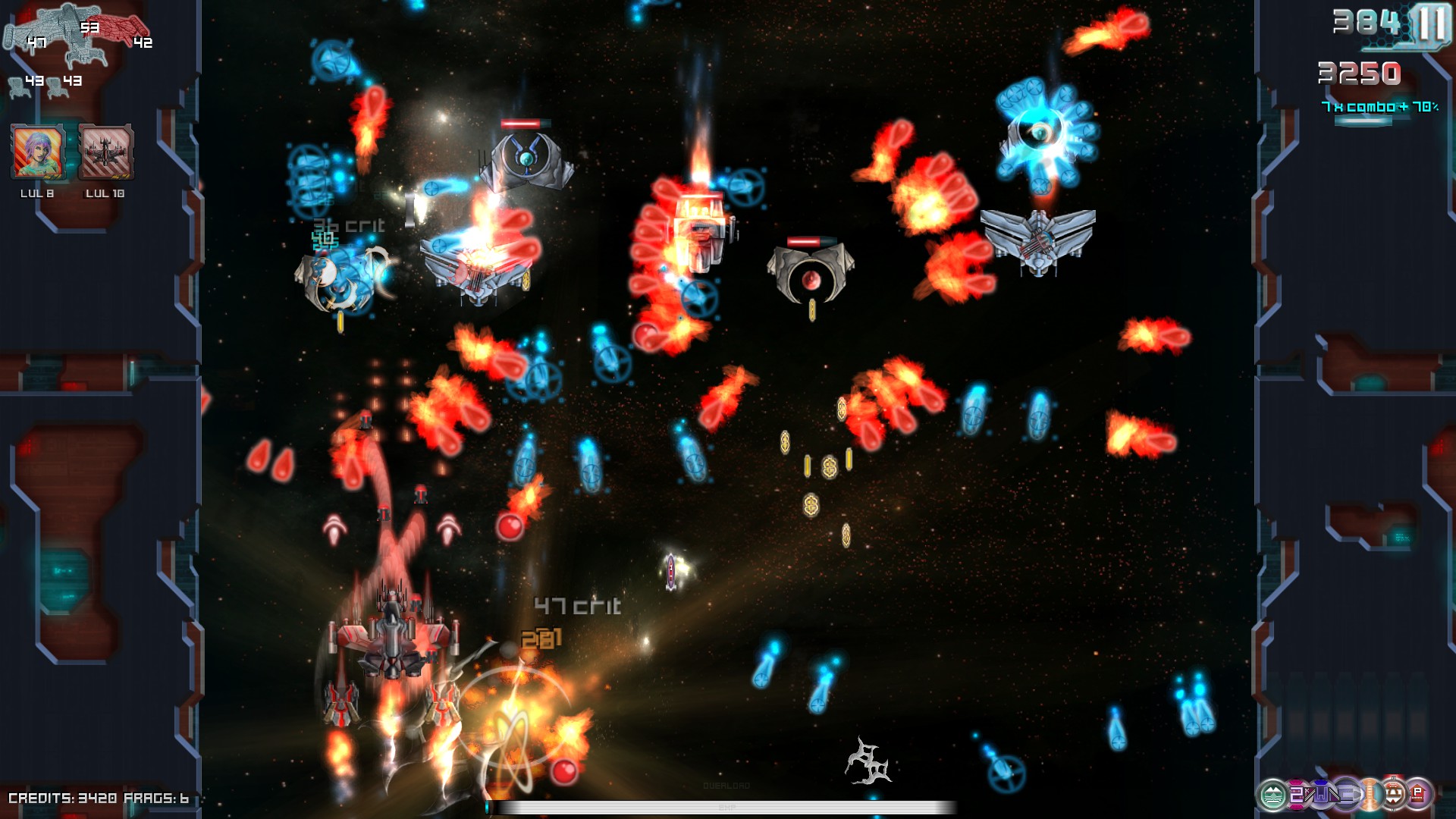1456x819 pixels.
Task: Select the purple-haired pilot portrait
Action: (37, 152)
